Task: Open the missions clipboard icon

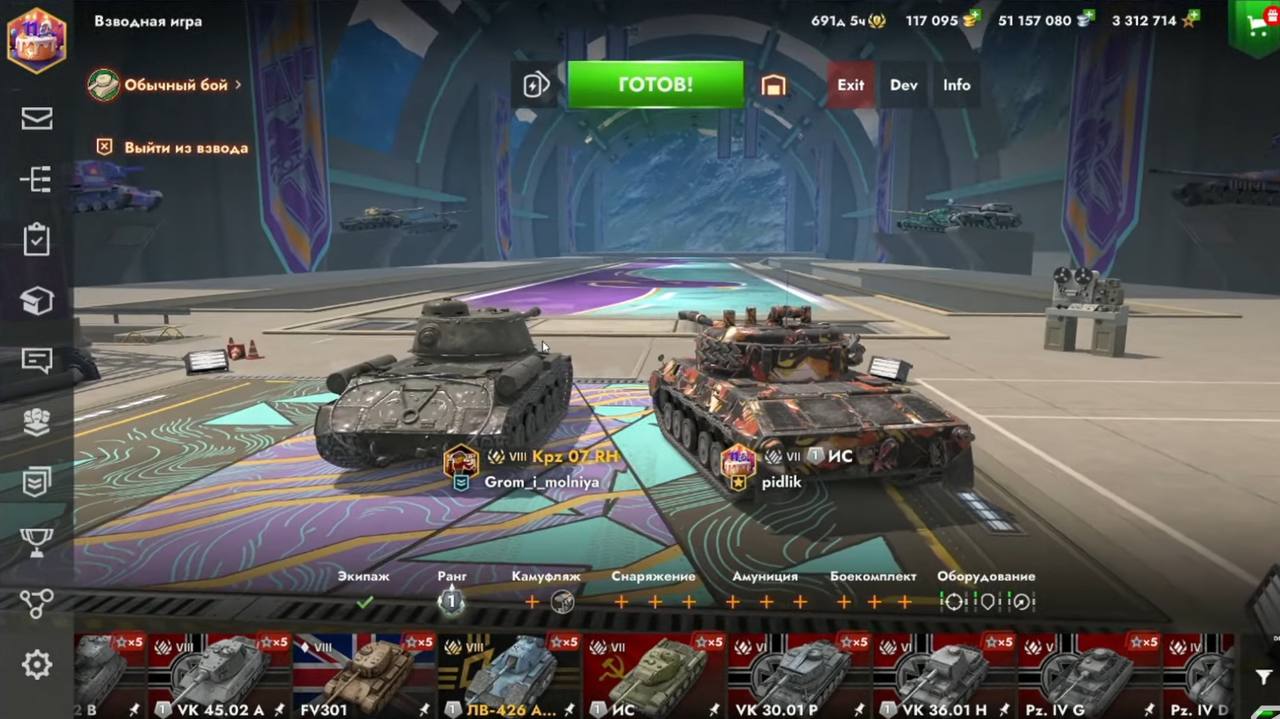Action: [37, 240]
